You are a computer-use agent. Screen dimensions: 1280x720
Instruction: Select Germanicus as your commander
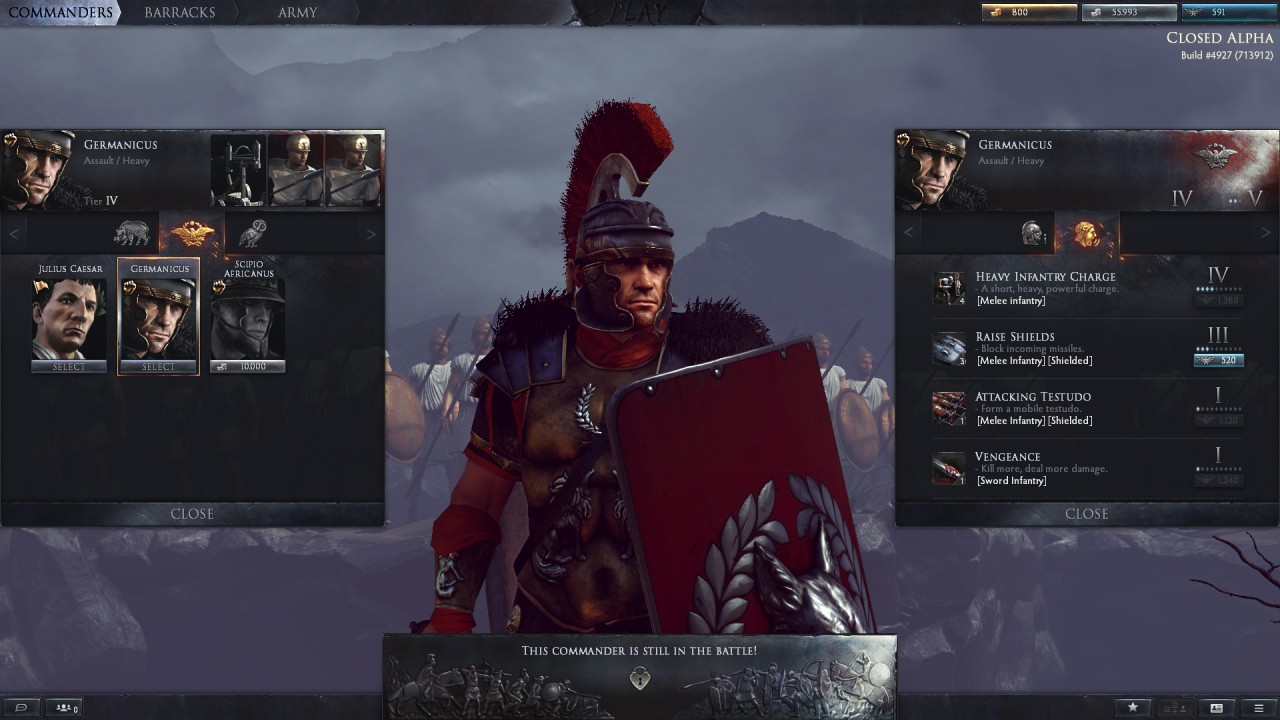click(x=158, y=367)
